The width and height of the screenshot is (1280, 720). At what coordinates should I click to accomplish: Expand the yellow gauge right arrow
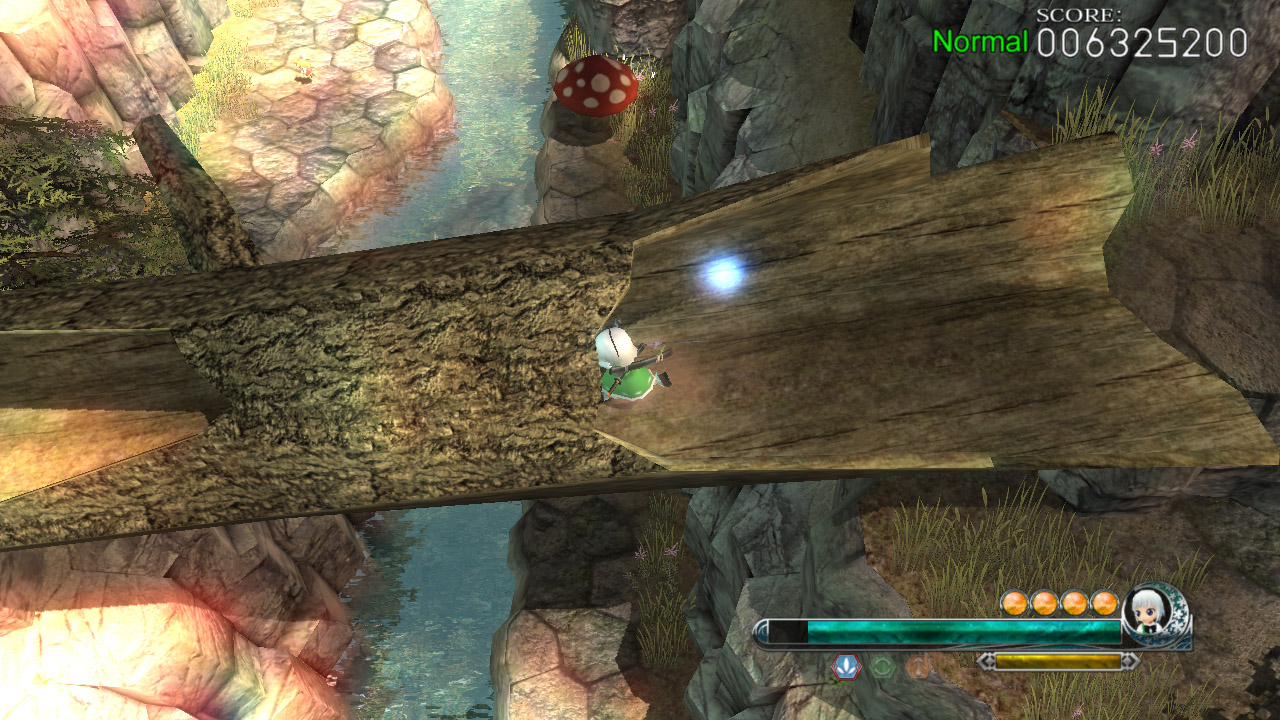pos(1131,661)
